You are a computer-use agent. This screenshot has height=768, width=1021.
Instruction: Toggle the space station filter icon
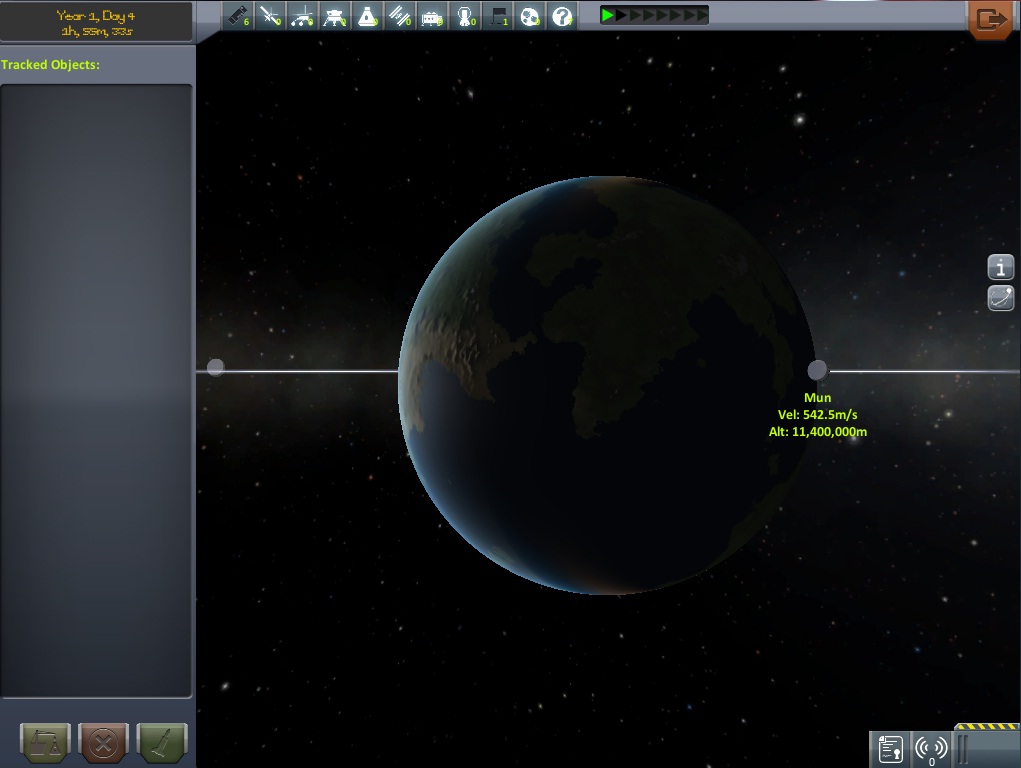[x=400, y=16]
